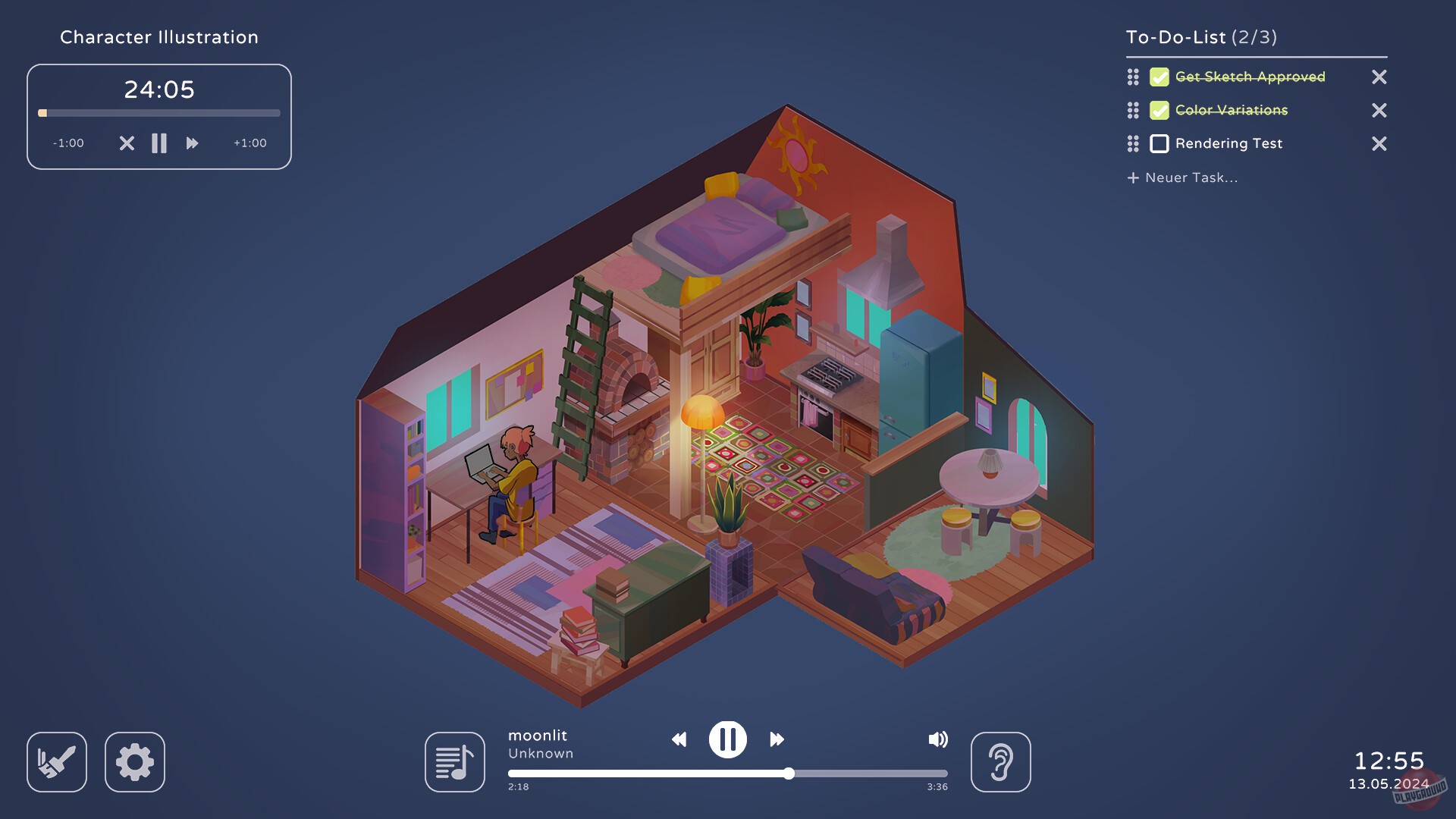Screen dimensions: 1456x819
Task: Uncheck Get Sketch Approved
Action: (1159, 77)
